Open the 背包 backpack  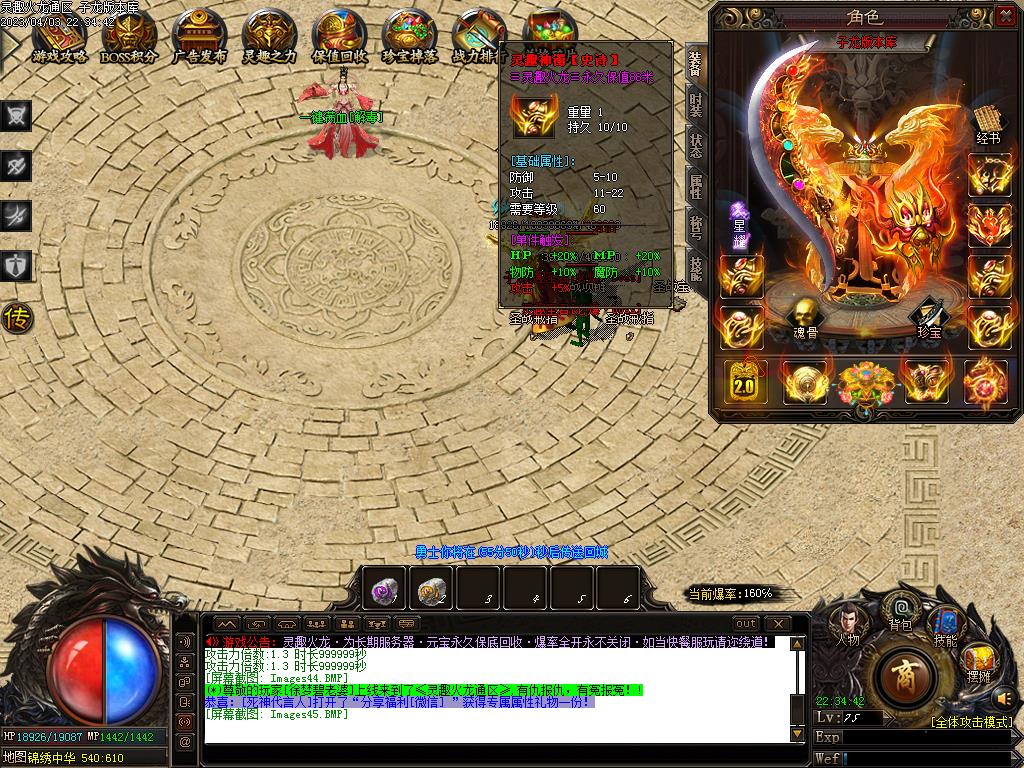901,610
